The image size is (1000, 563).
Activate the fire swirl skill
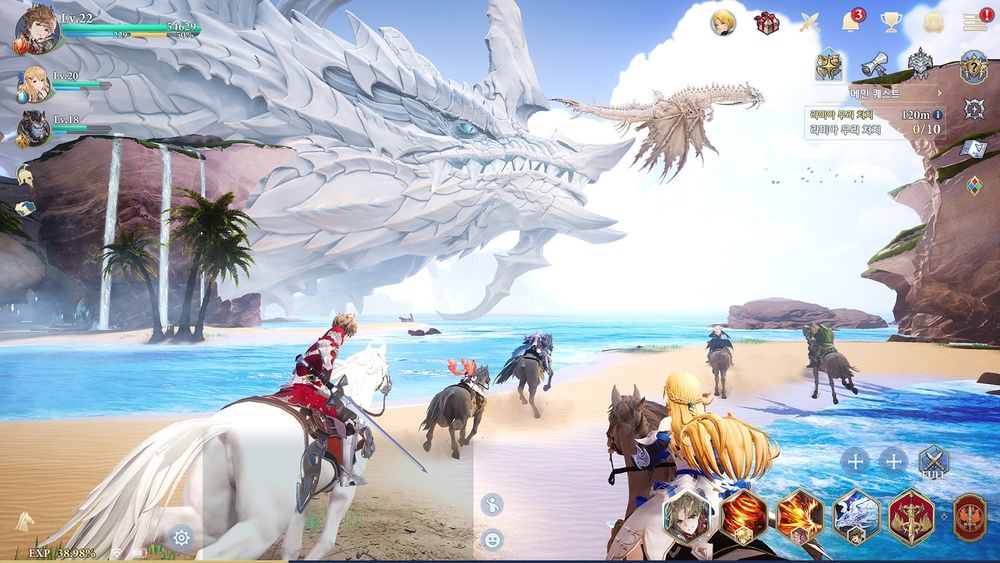(745, 515)
